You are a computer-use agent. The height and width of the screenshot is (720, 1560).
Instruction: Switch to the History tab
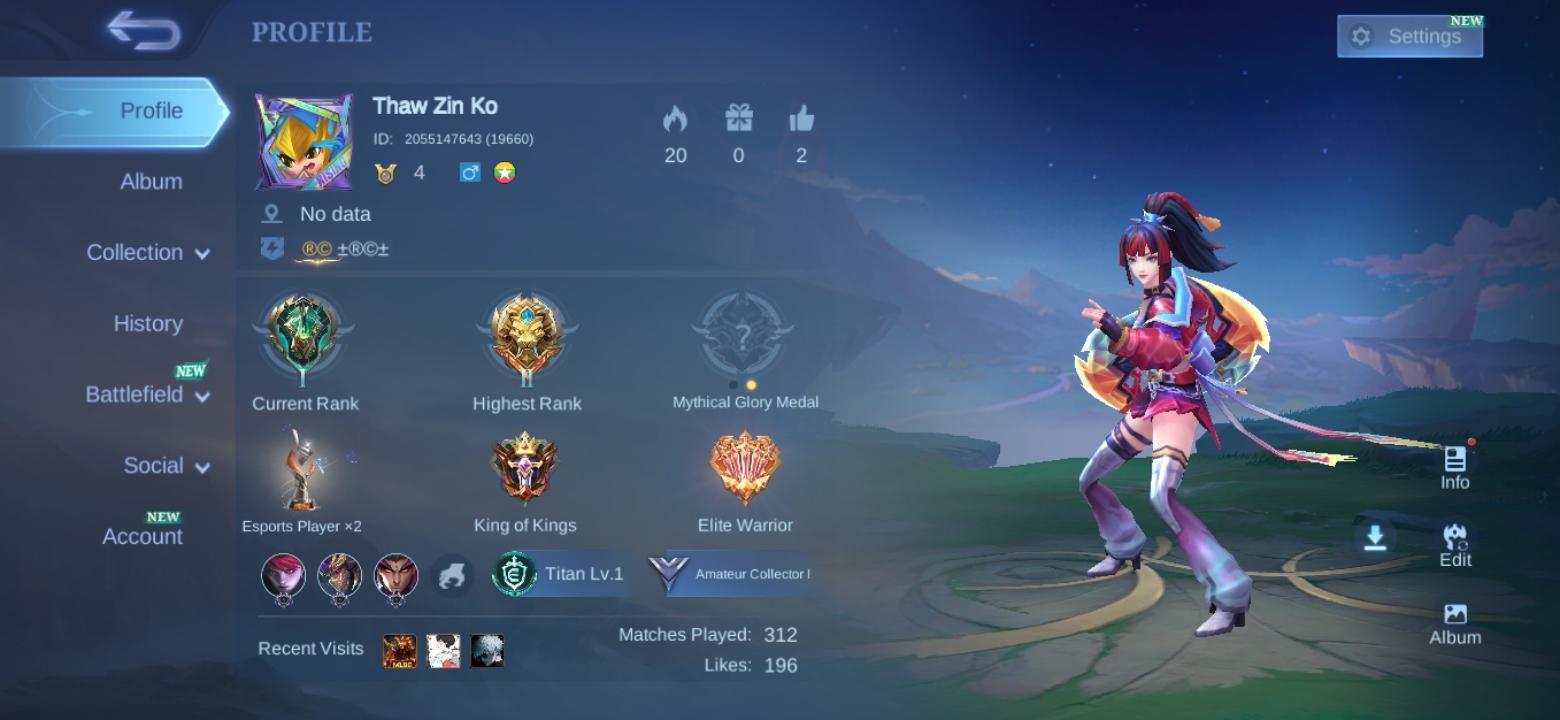click(147, 323)
